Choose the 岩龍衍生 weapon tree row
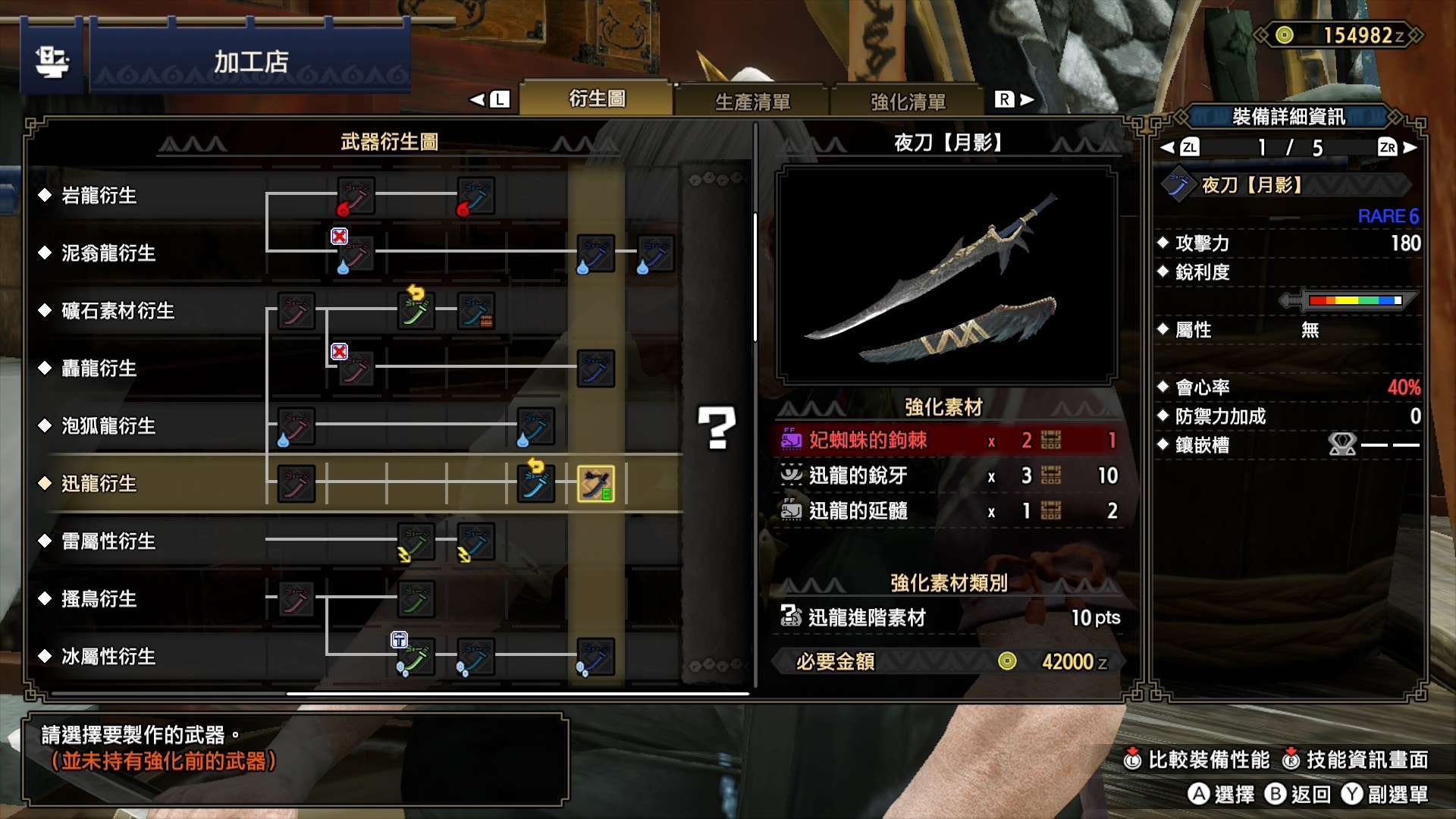This screenshot has height=819, width=1456. pyautogui.click(x=99, y=196)
